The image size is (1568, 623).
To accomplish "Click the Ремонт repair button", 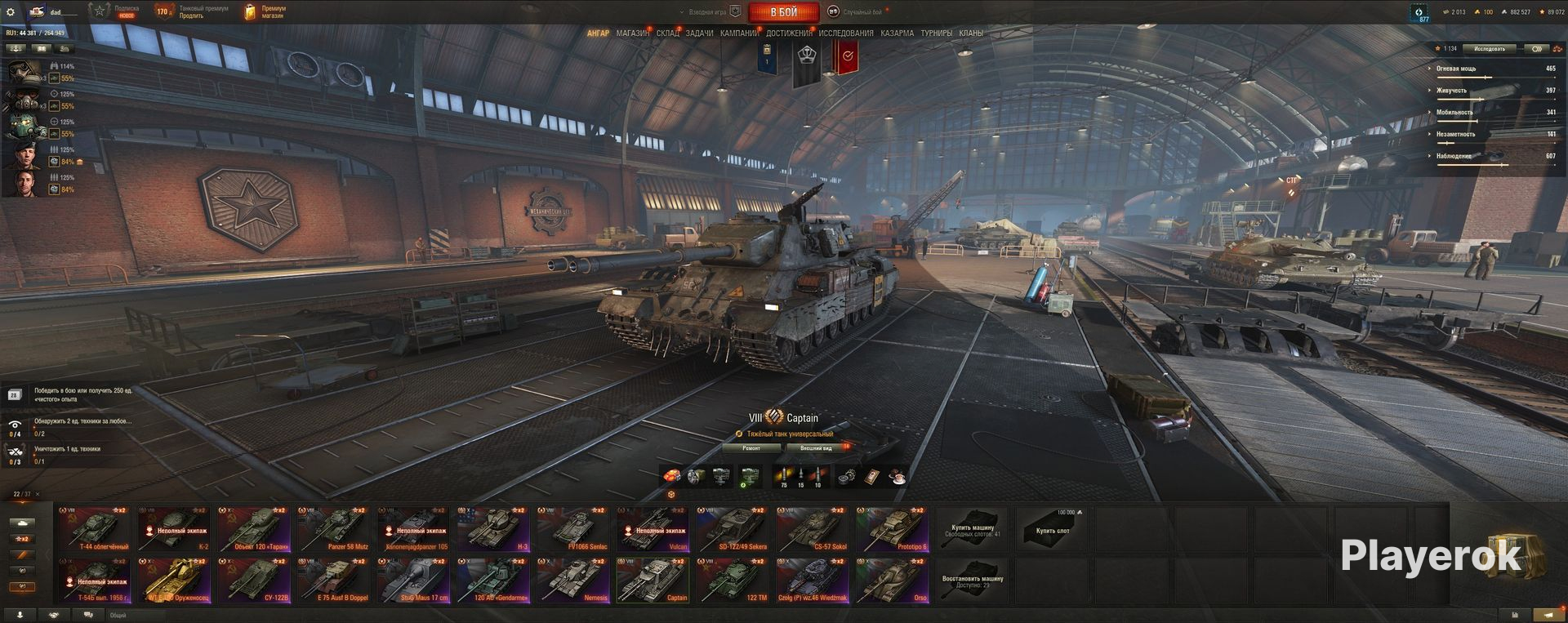I will [751, 448].
